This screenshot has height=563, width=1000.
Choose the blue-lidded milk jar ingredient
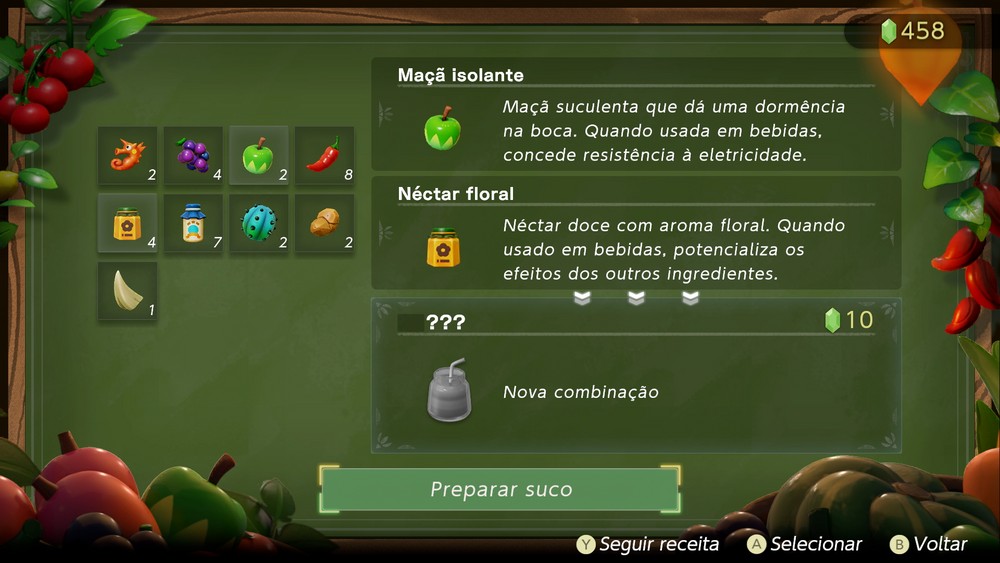pyautogui.click(x=193, y=222)
